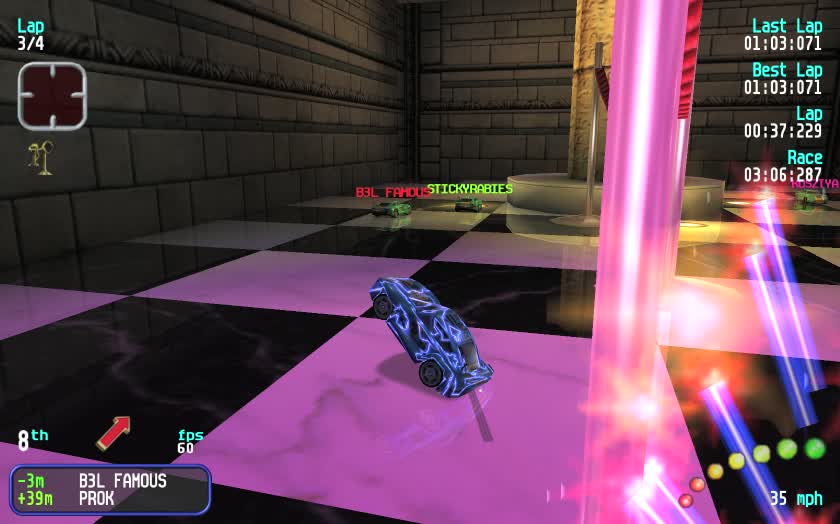The height and width of the screenshot is (524, 840).
Task: Click the empty weapon pickup box
Action: [52, 96]
